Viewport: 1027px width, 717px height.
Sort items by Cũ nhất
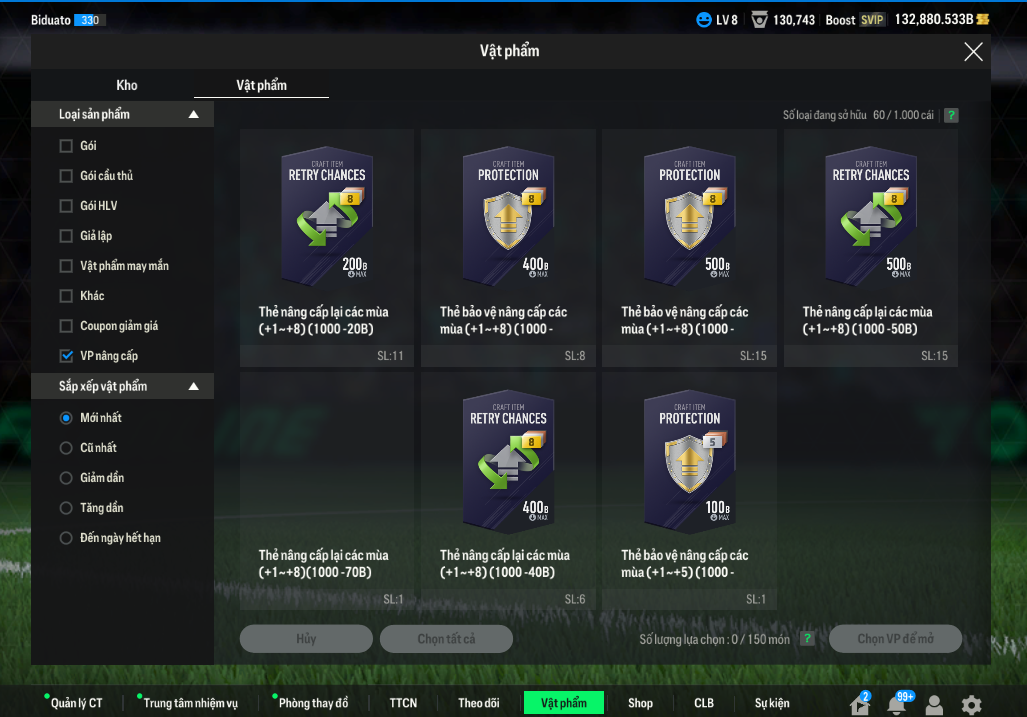(x=67, y=448)
